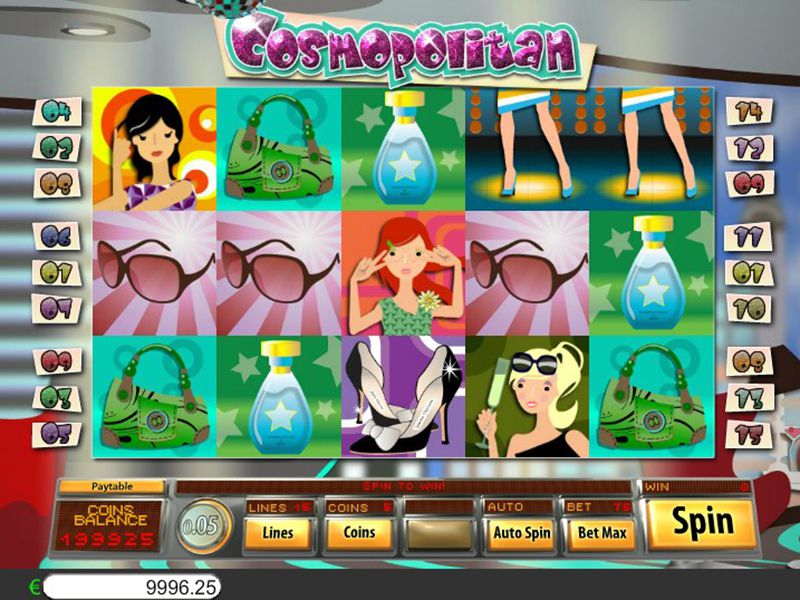
Task: Open the Paytable
Action: tap(111, 487)
